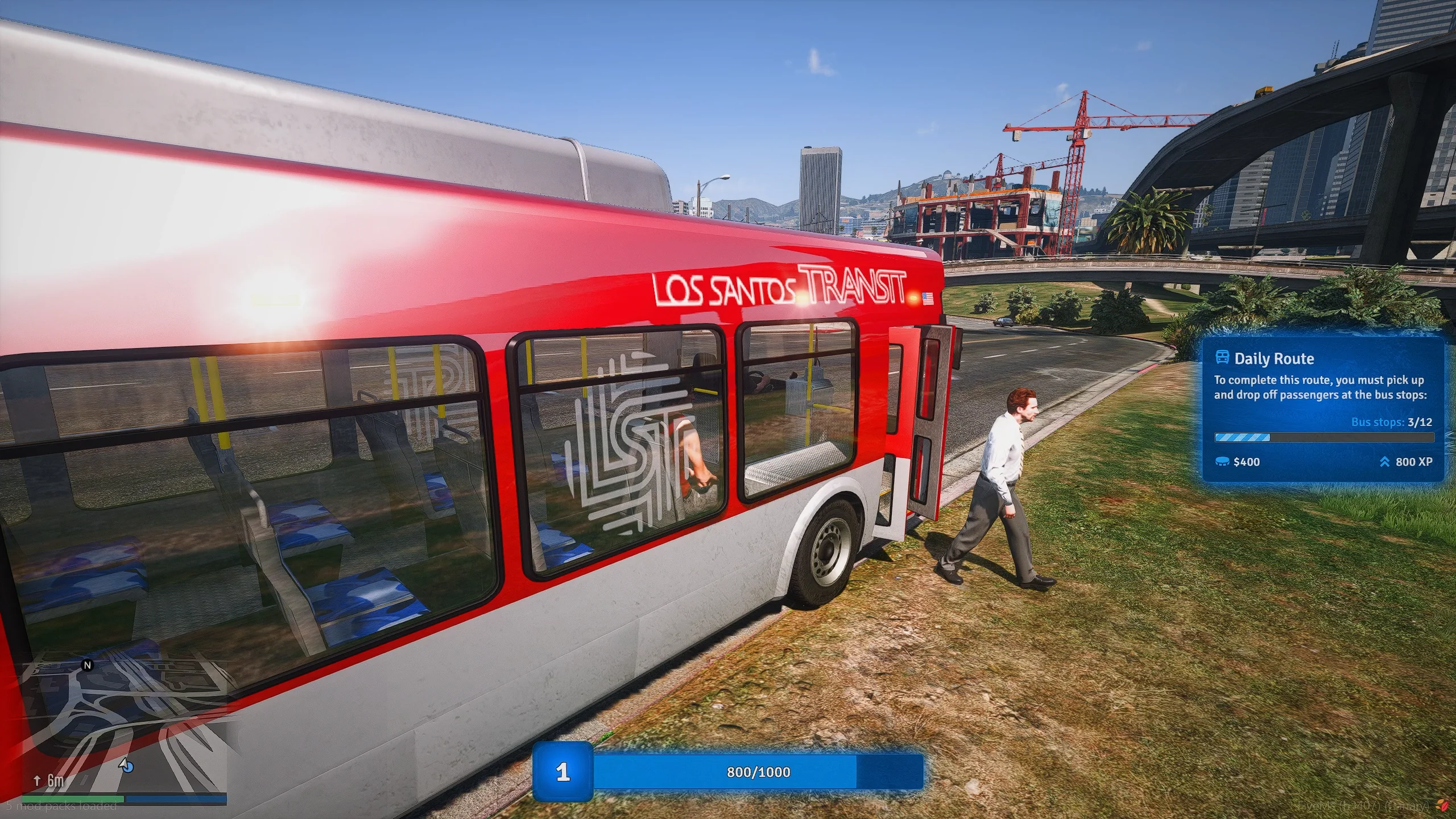The width and height of the screenshot is (1456, 819).
Task: Open the Daily Route objective tracker
Action: coord(1322,409)
